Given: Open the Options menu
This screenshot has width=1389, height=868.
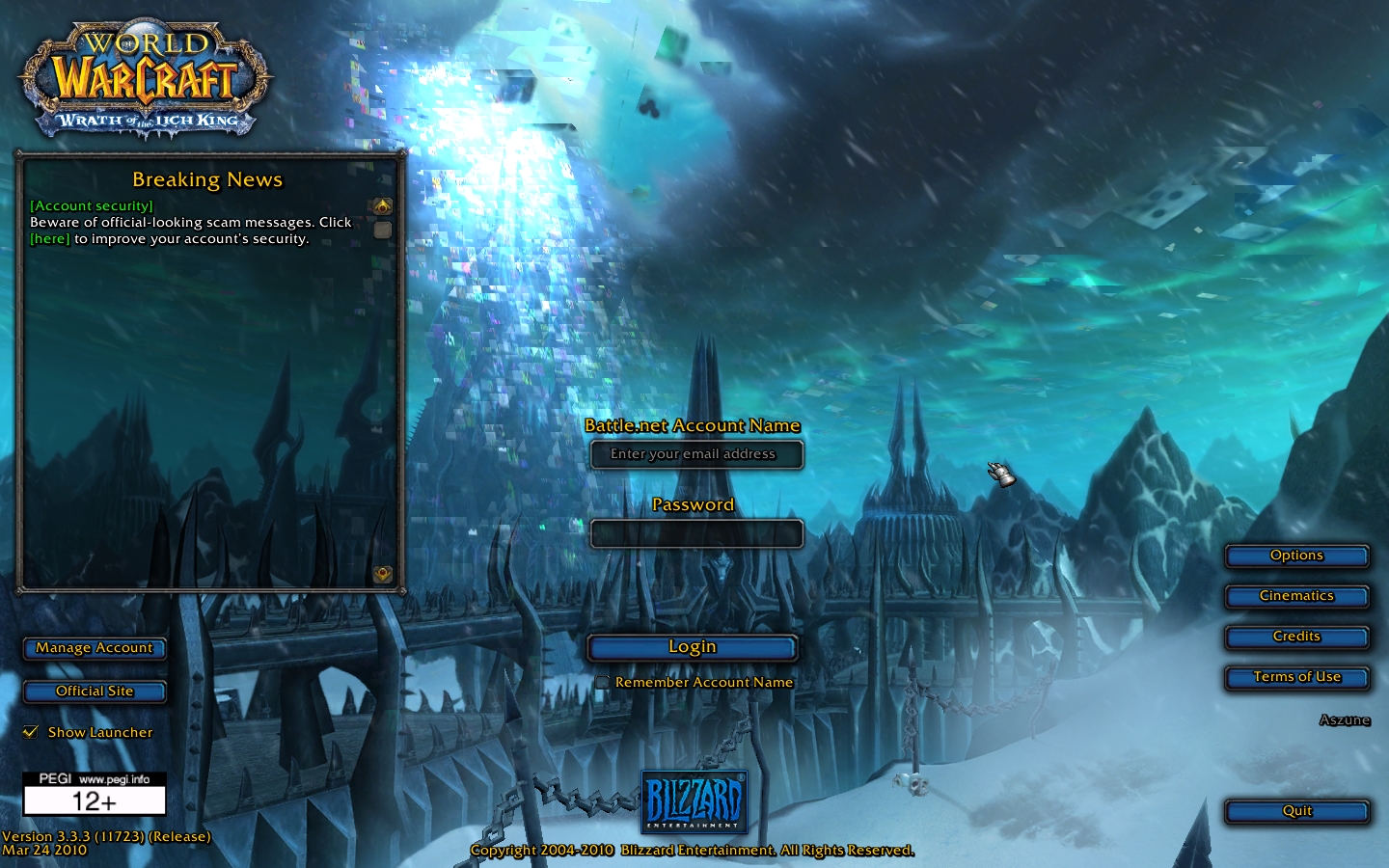Looking at the screenshot, I should click(1296, 556).
